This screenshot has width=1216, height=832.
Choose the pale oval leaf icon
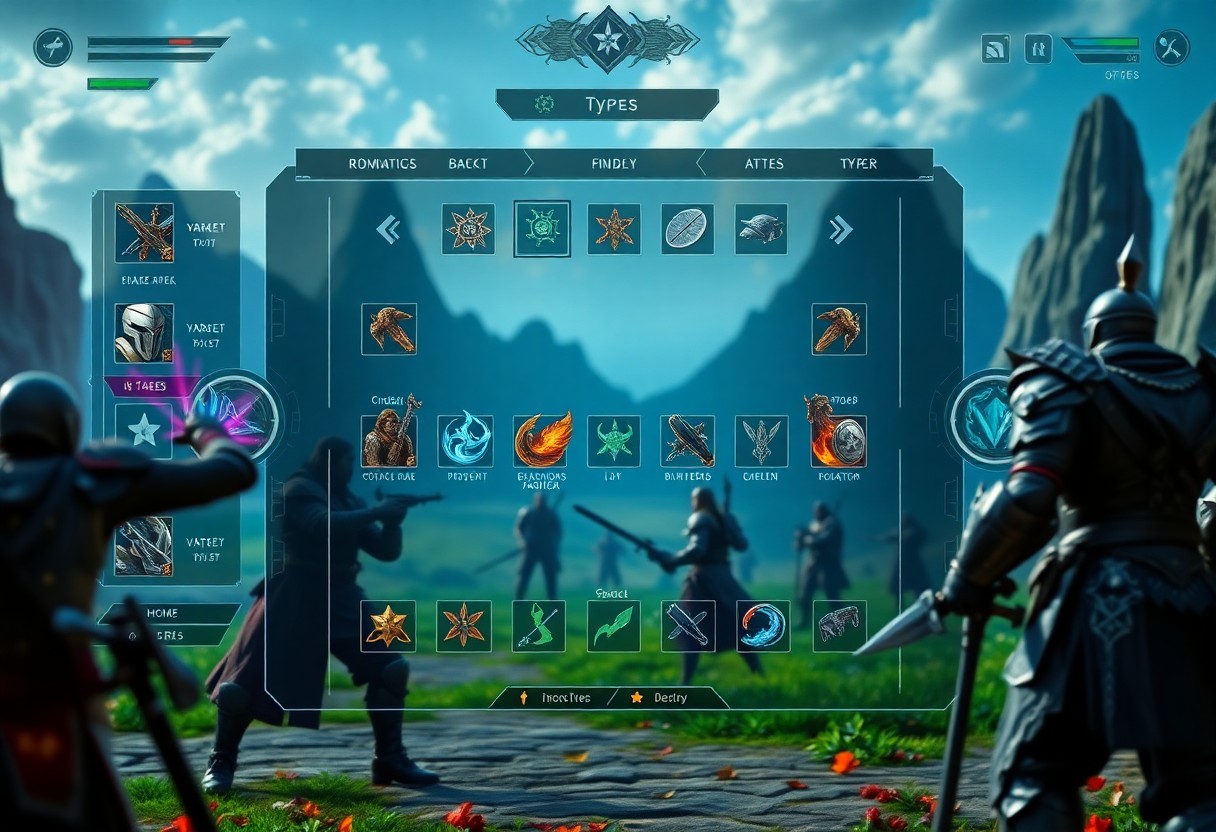688,229
